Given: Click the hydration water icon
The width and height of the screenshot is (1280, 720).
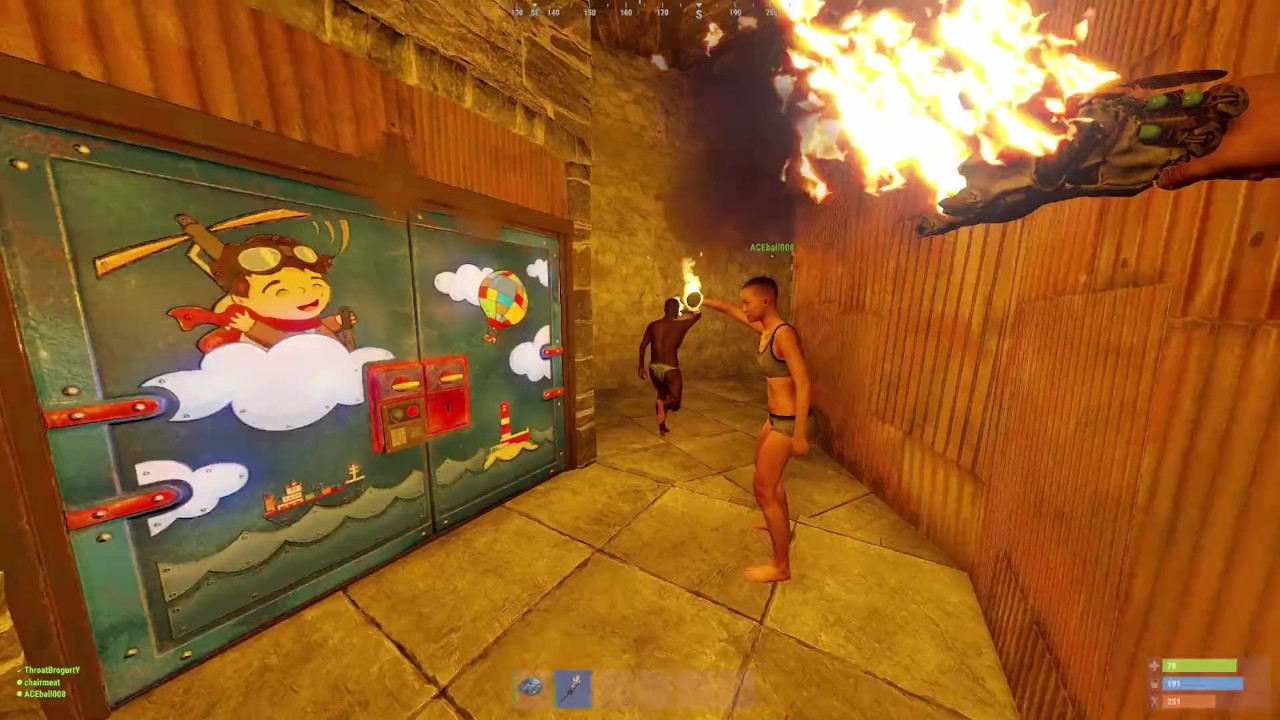Looking at the screenshot, I should (1154, 685).
